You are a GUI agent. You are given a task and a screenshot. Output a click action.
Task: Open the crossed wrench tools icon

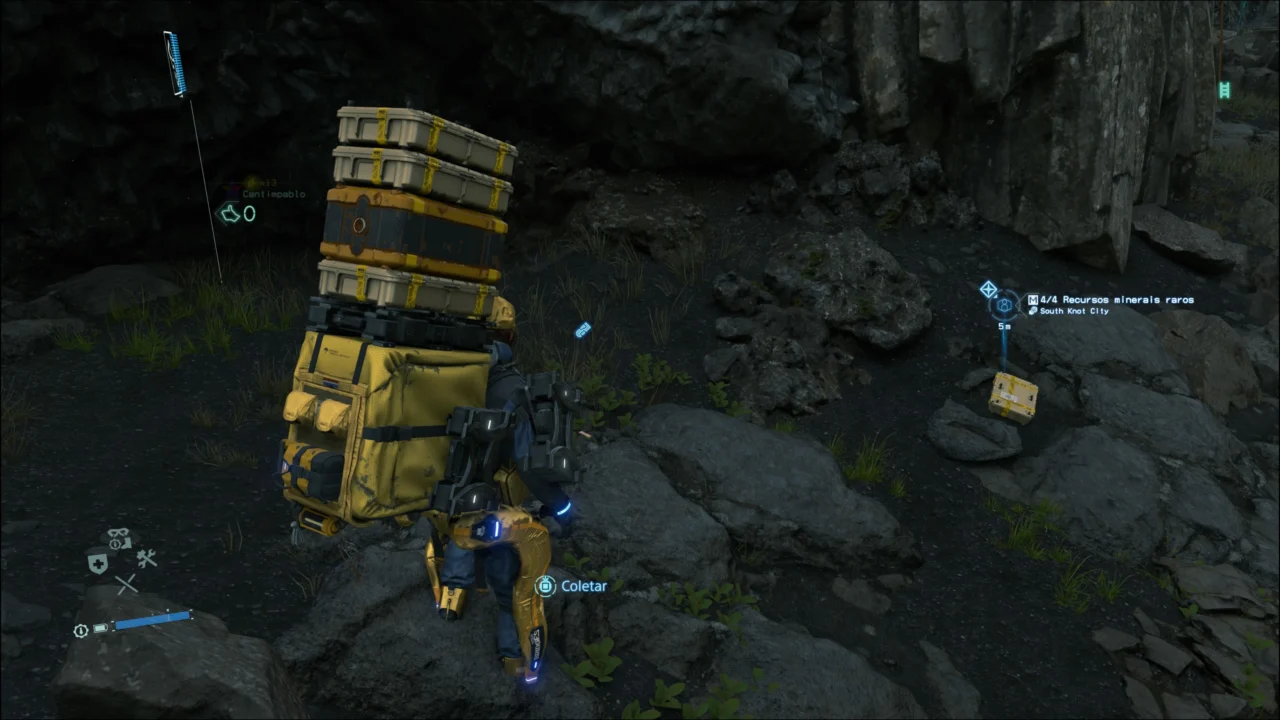pyautogui.click(x=147, y=558)
